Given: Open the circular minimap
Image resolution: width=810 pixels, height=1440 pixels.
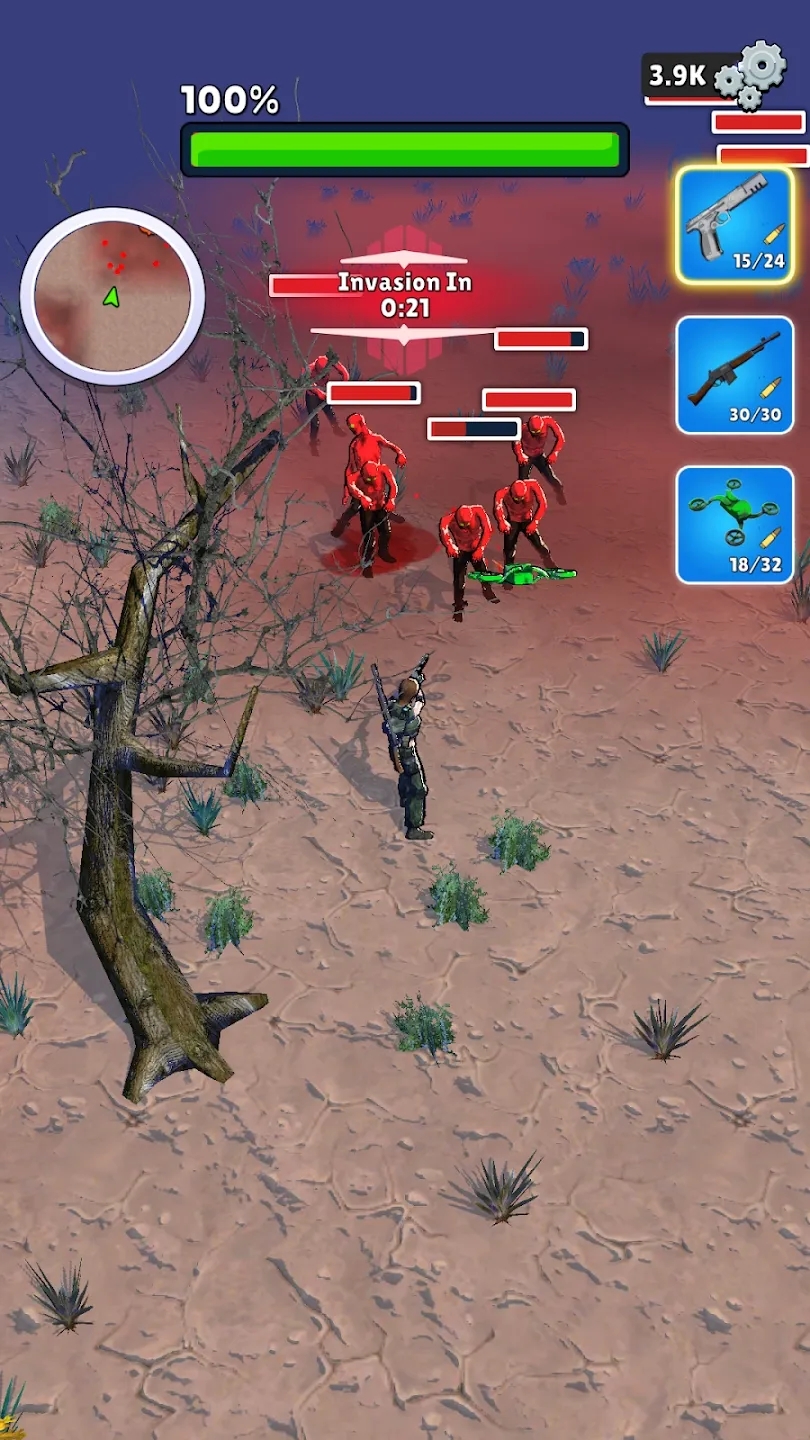Looking at the screenshot, I should 112,295.
